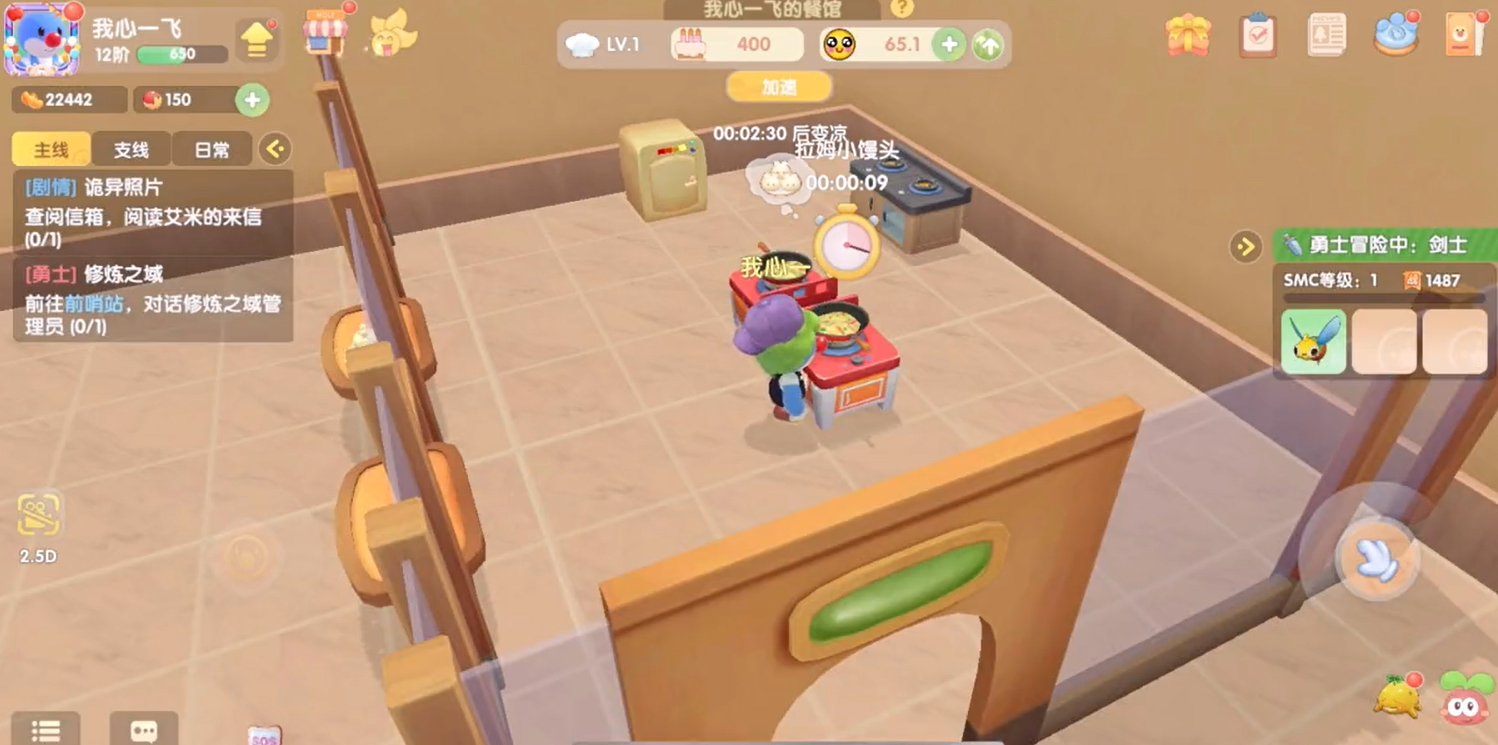The image size is (1498, 745).
Task: Open the restaurant help question mark
Action: click(x=902, y=9)
